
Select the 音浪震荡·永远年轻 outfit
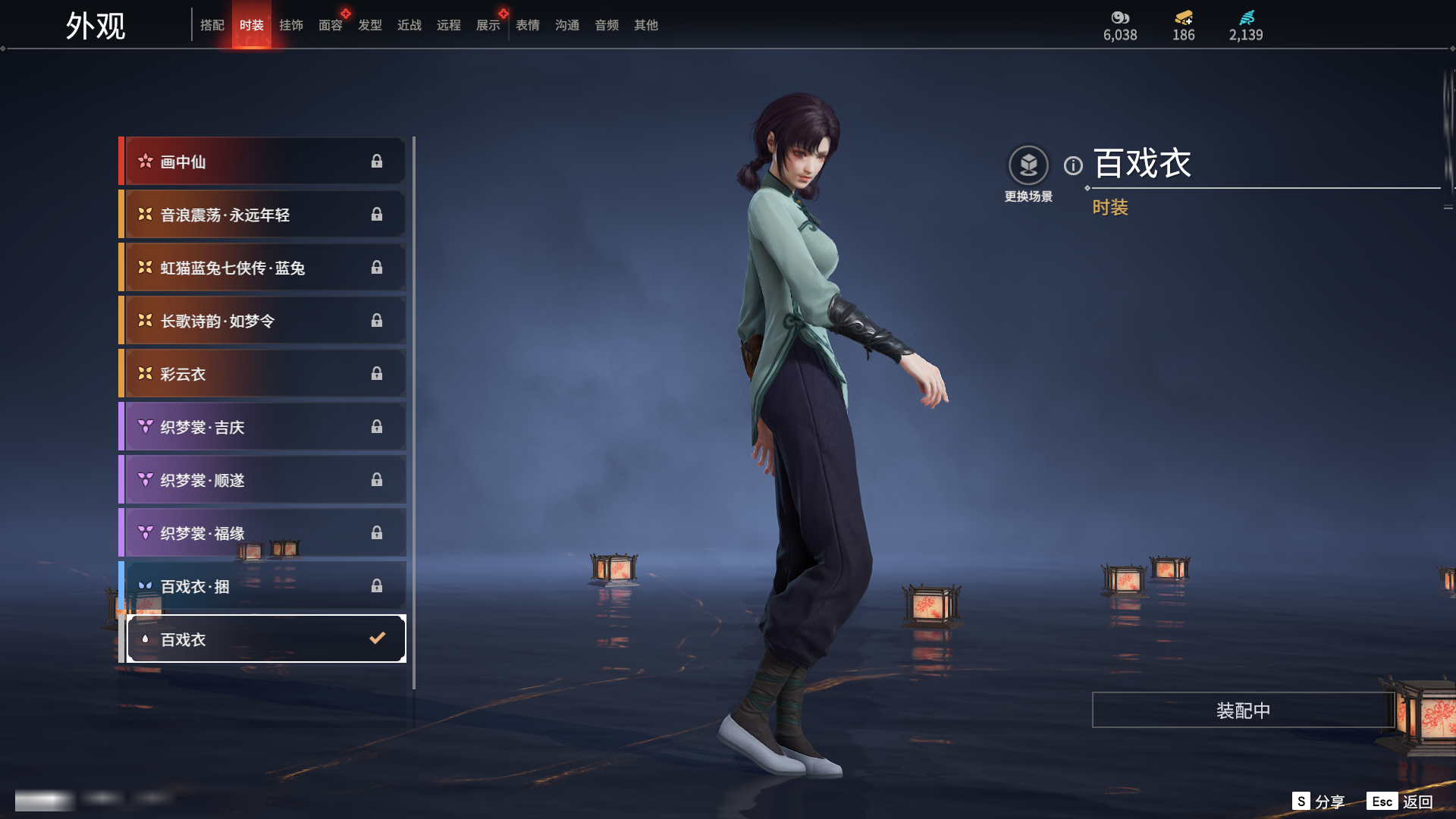tap(262, 215)
